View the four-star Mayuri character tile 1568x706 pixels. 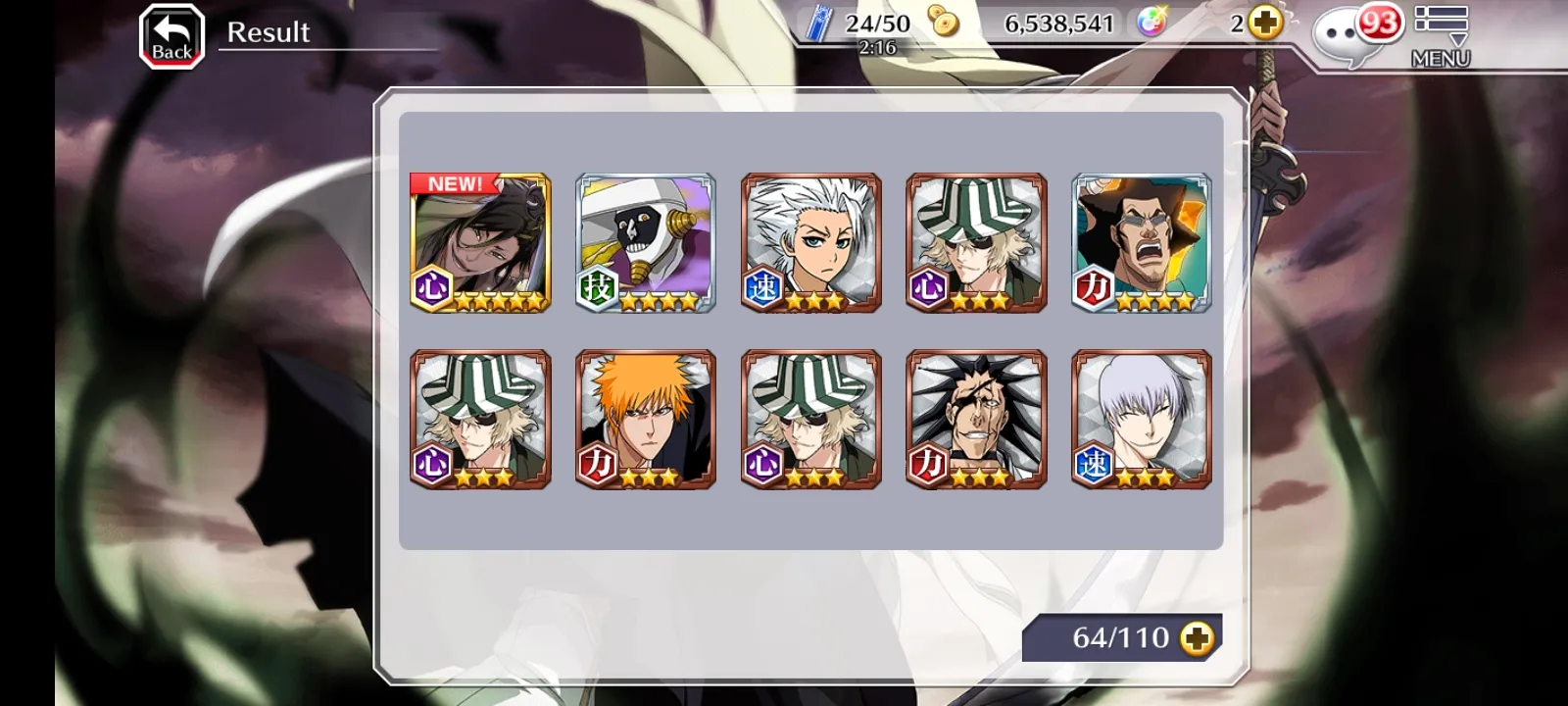coord(646,243)
